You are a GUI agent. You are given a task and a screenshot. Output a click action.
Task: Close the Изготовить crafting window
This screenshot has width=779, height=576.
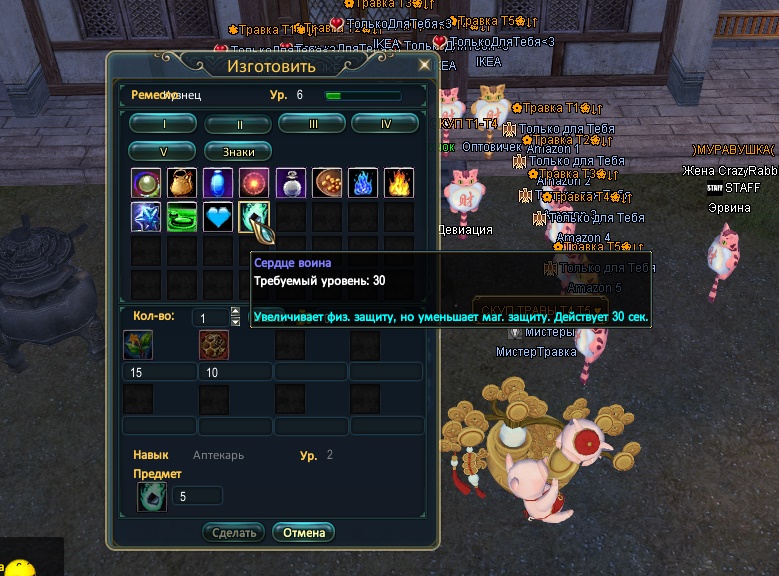[424, 65]
